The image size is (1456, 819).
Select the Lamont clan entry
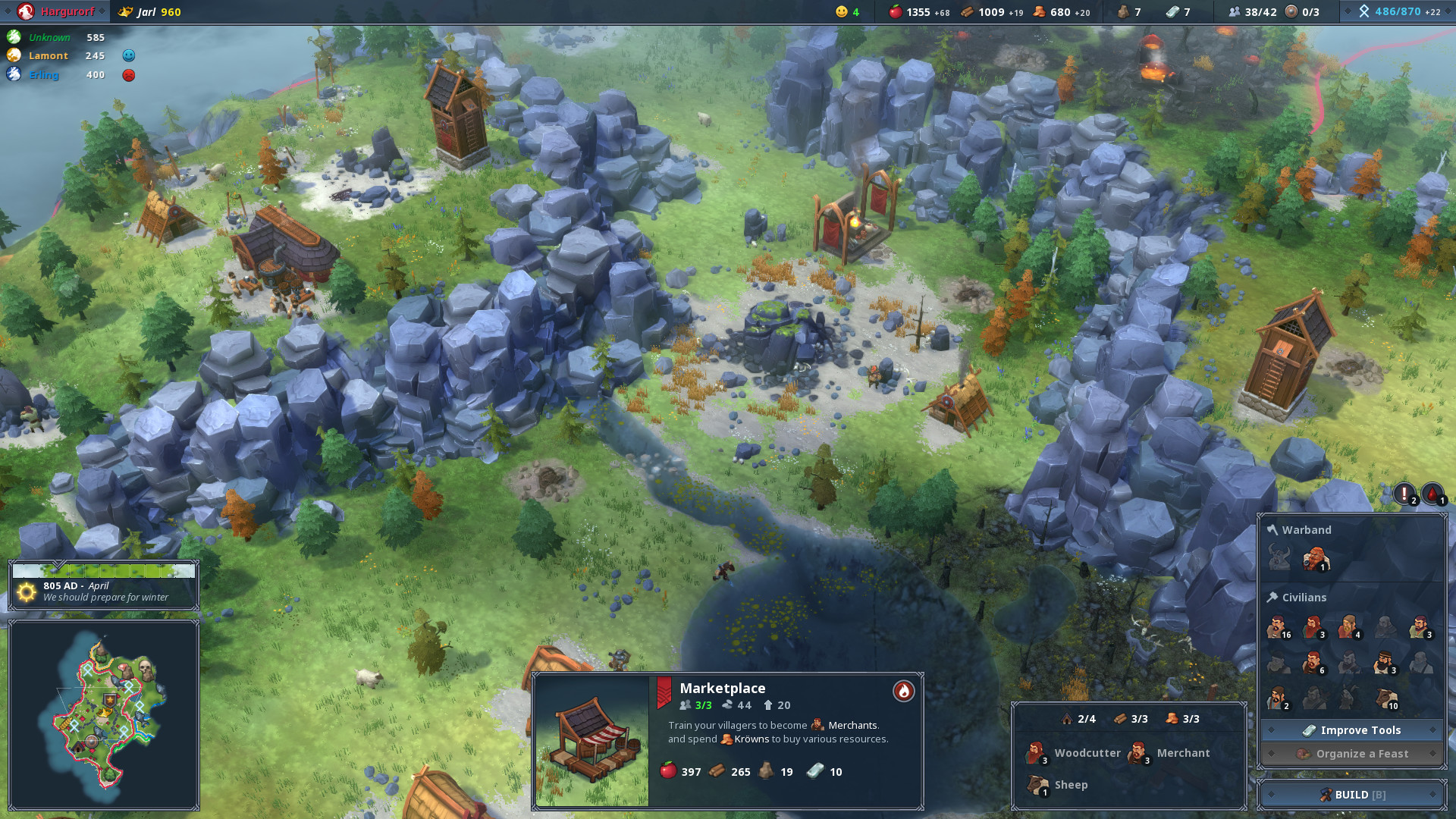click(49, 55)
